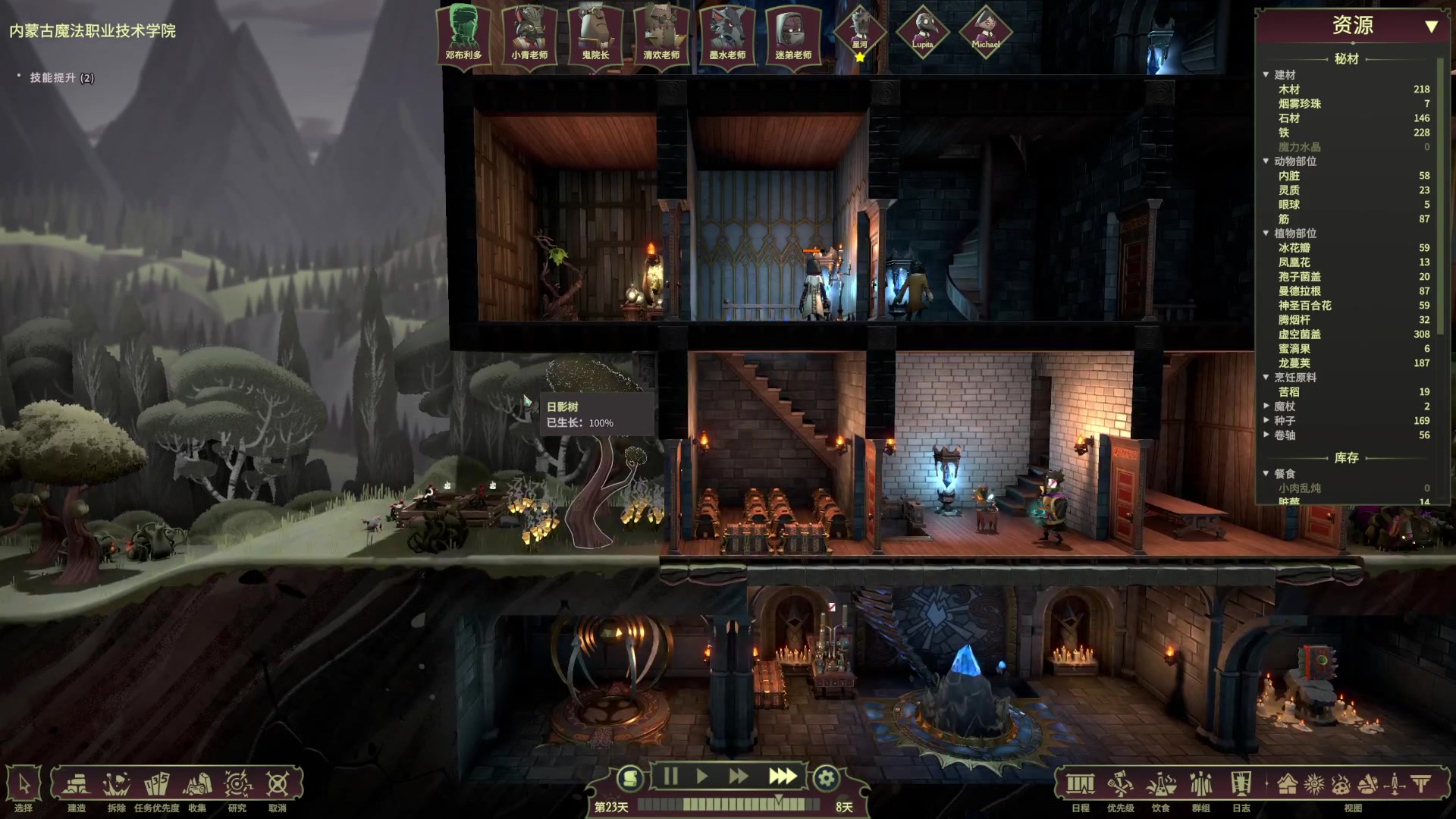1456x819 pixels.
Task: Set game speed to fastest triple arrow
Action: [x=782, y=777]
